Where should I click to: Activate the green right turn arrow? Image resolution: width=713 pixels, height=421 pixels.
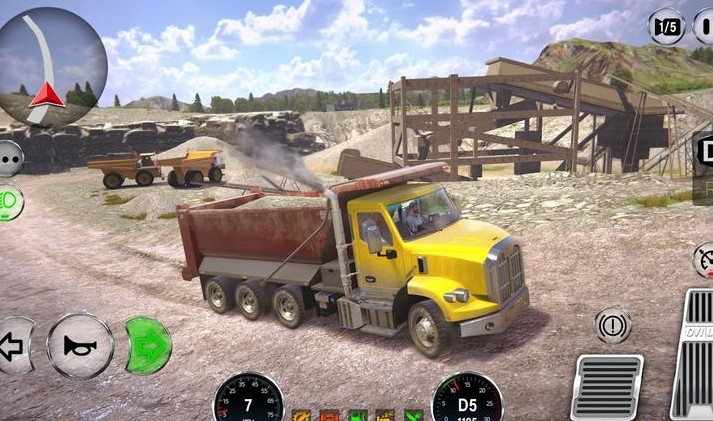coord(147,346)
